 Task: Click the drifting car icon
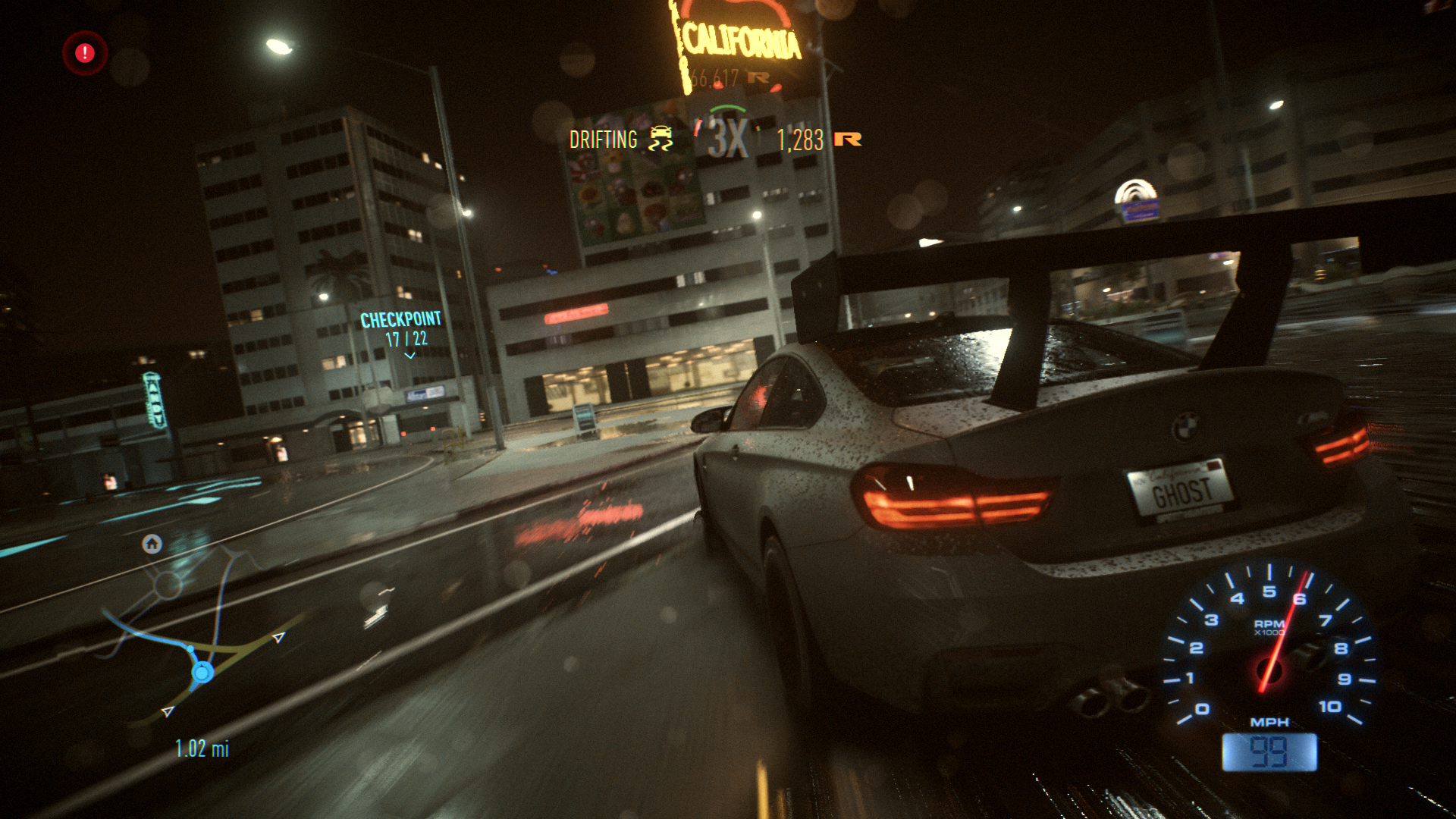pos(661,139)
